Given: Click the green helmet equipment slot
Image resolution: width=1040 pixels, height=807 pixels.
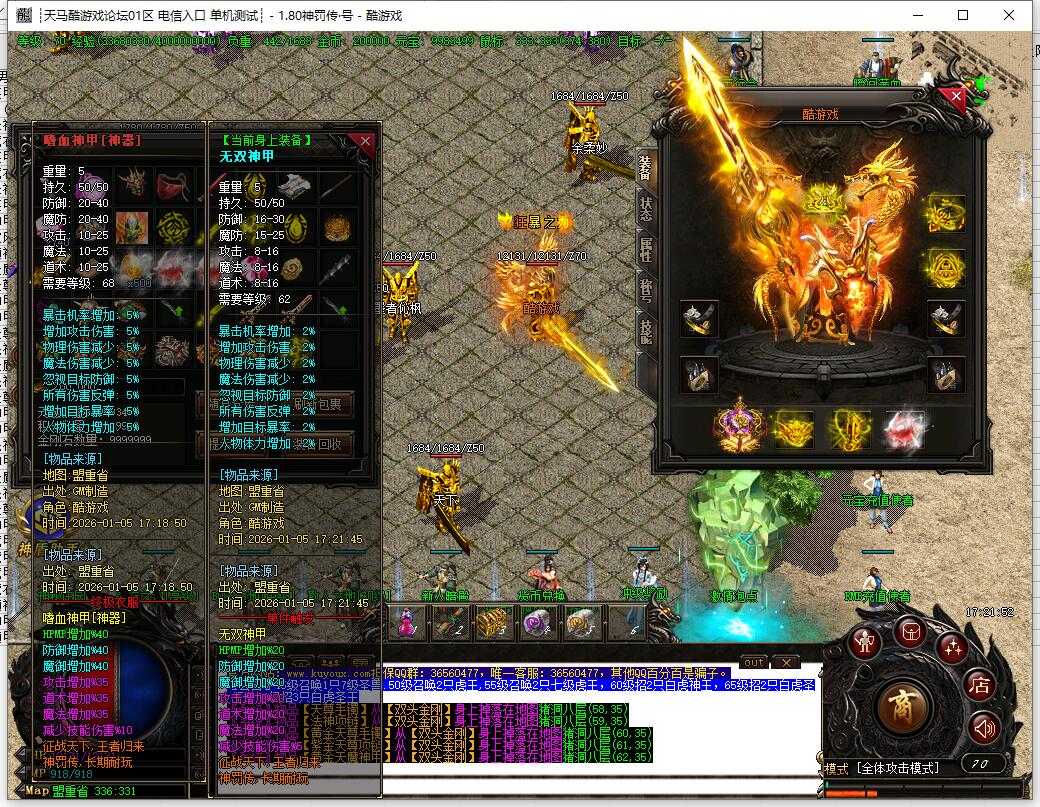Looking at the screenshot, I should pyautogui.click(x=823, y=199).
